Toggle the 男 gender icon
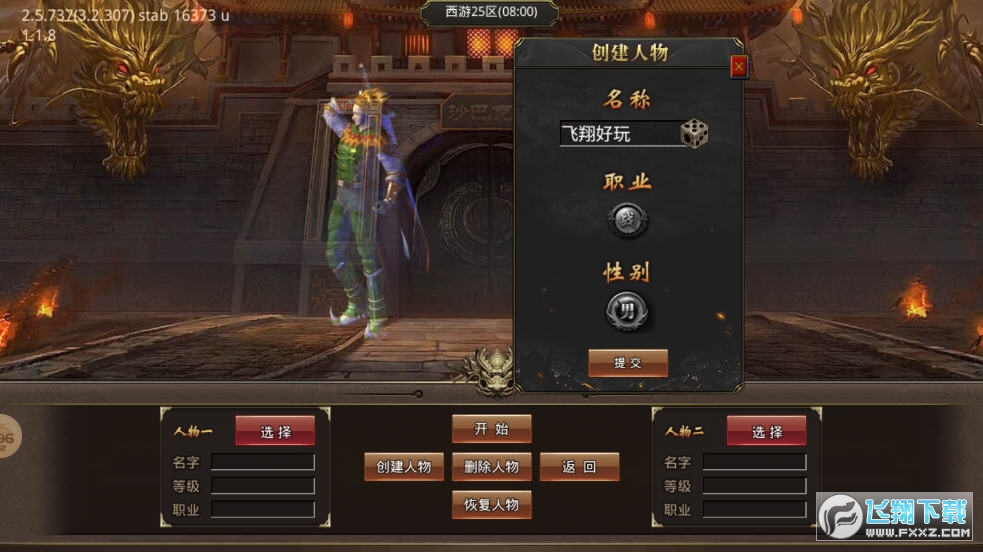 pos(628,311)
